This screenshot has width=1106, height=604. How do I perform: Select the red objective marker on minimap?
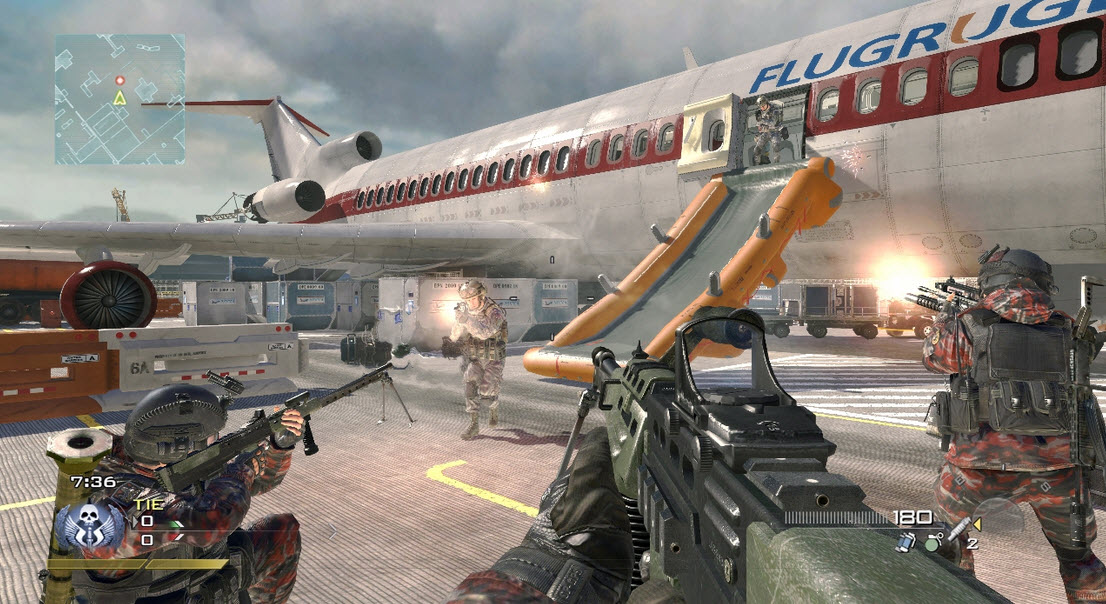pos(120,80)
